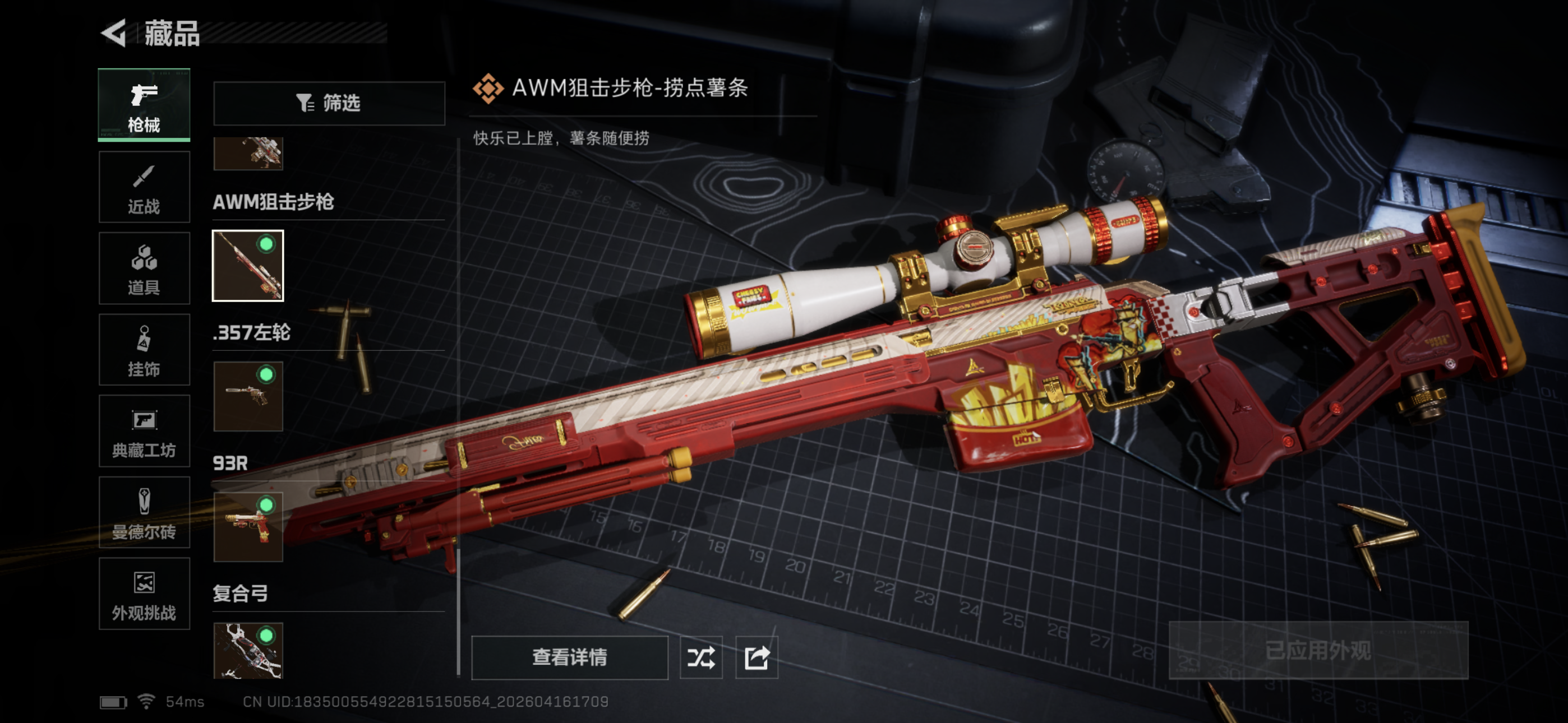Share the skin with the share icon
Viewport: 1568px width, 723px height.
(757, 657)
